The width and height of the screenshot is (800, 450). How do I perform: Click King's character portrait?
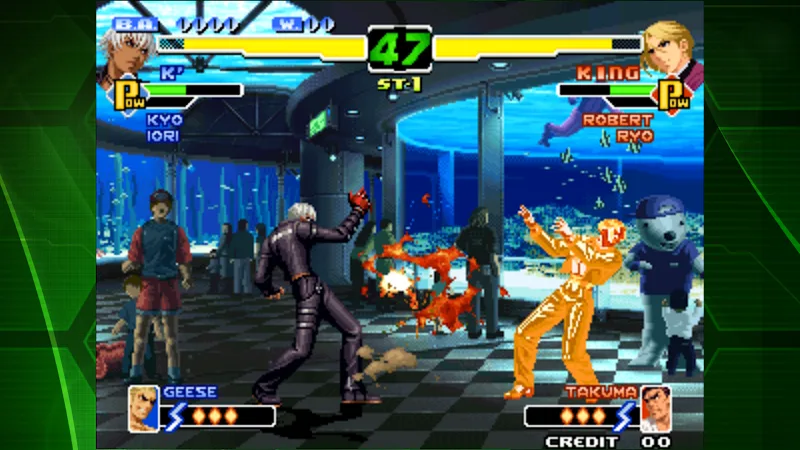tap(672, 48)
